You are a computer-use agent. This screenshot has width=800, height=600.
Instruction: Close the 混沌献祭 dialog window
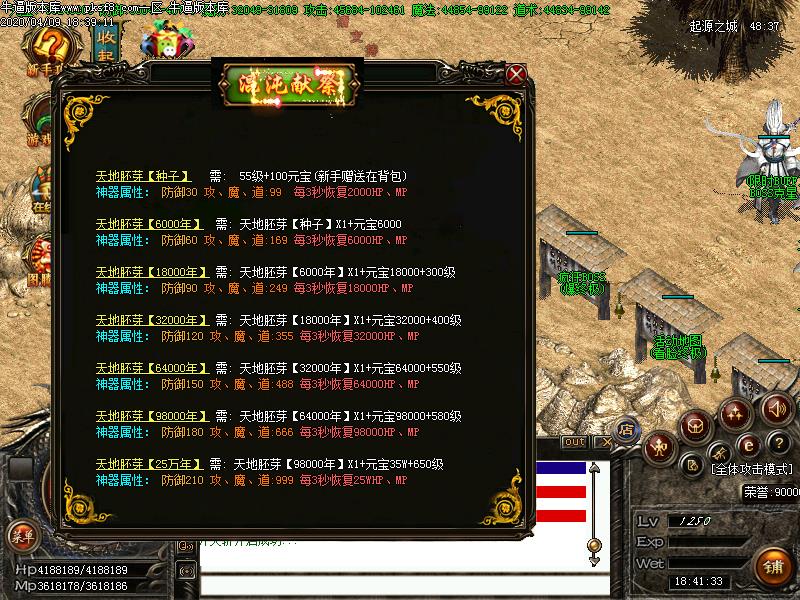tap(516, 74)
